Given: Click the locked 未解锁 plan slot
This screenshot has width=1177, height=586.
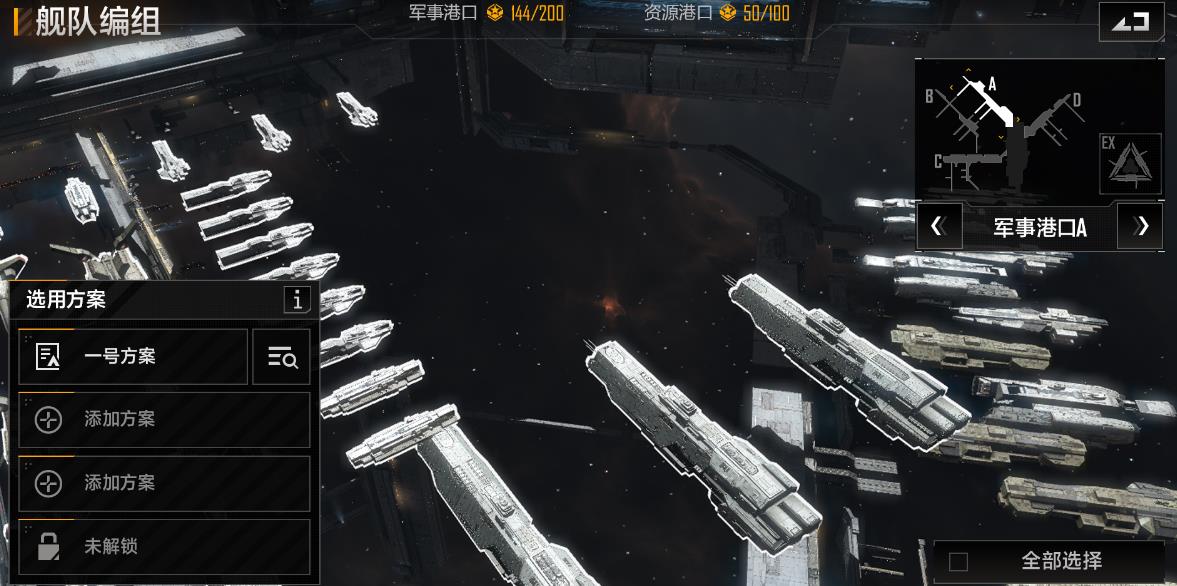Looking at the screenshot, I should (164, 547).
